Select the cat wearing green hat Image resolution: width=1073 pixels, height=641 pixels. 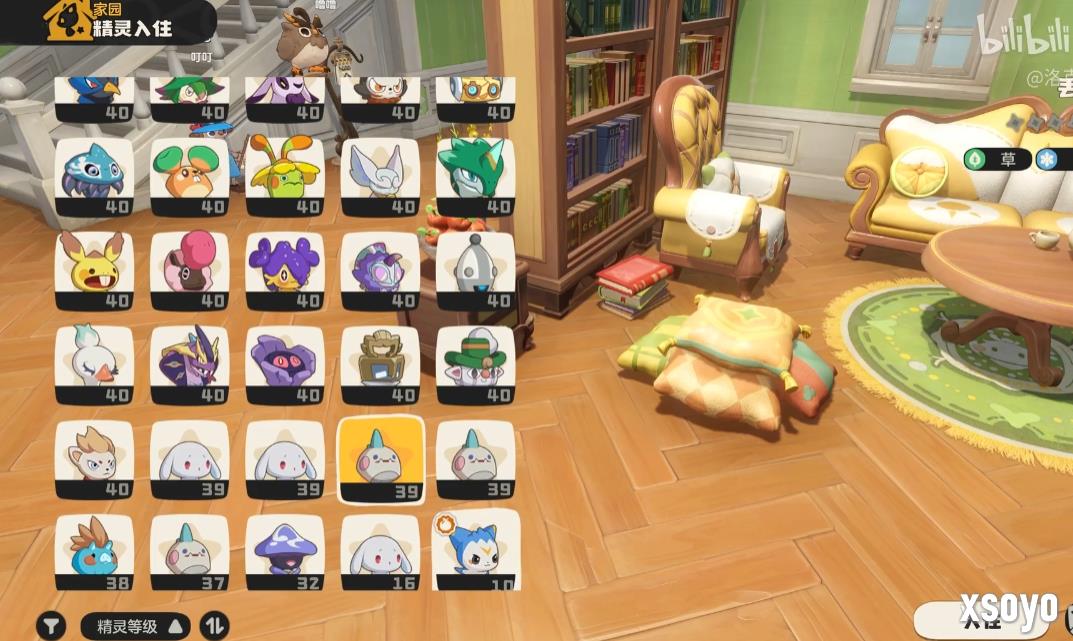[x=475, y=364]
